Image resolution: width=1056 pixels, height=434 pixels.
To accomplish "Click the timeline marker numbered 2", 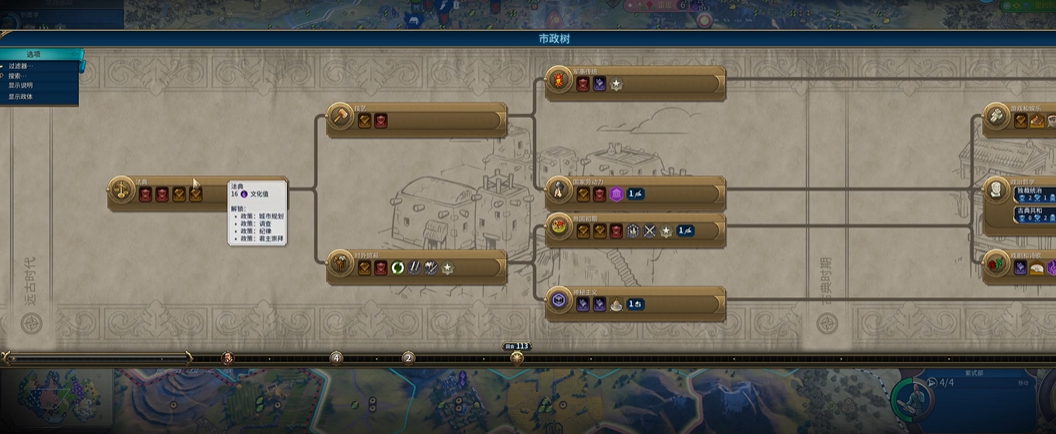I will coord(408,358).
